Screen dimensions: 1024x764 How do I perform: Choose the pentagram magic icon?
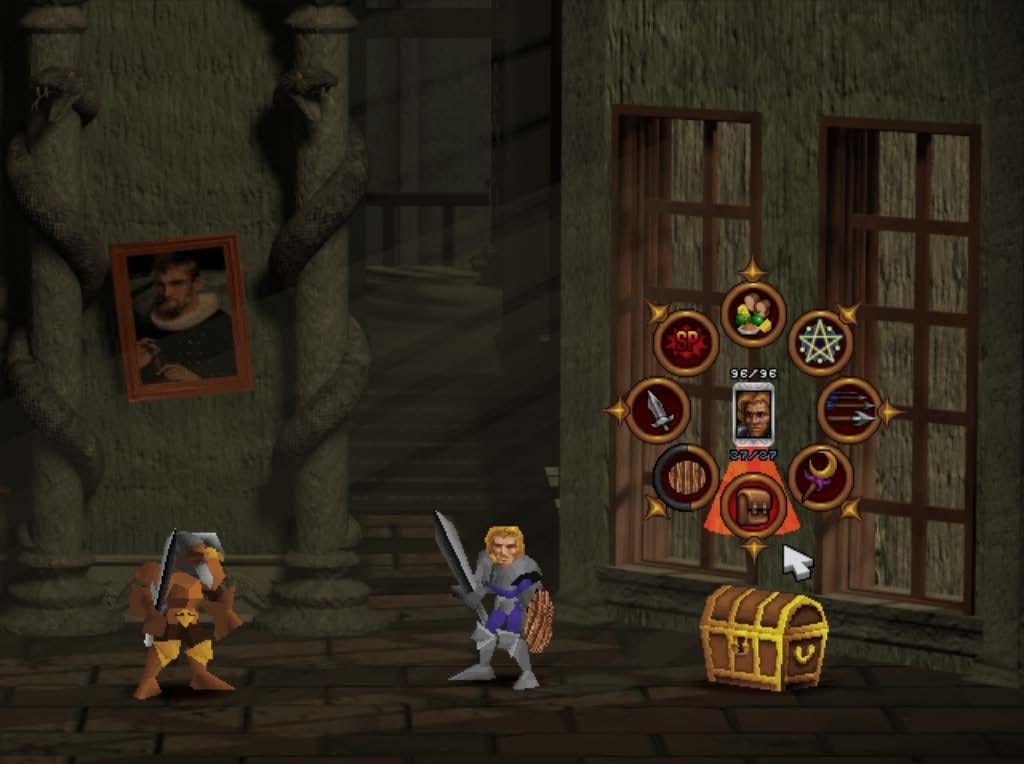820,343
